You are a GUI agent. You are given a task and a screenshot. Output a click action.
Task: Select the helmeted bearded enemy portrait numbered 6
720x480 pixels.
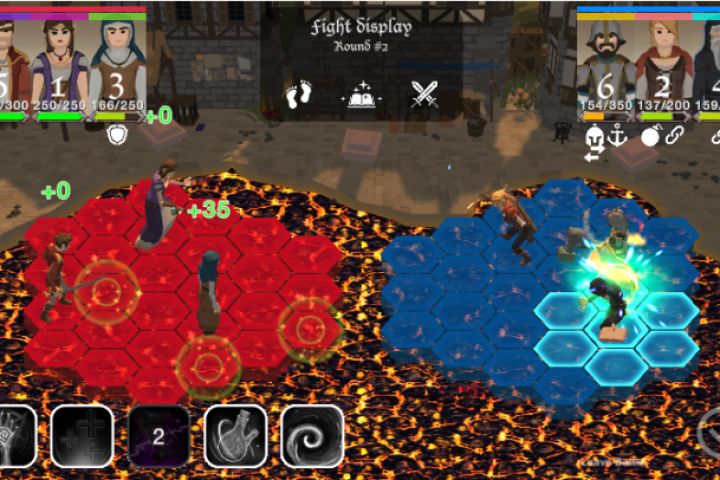coord(606,62)
